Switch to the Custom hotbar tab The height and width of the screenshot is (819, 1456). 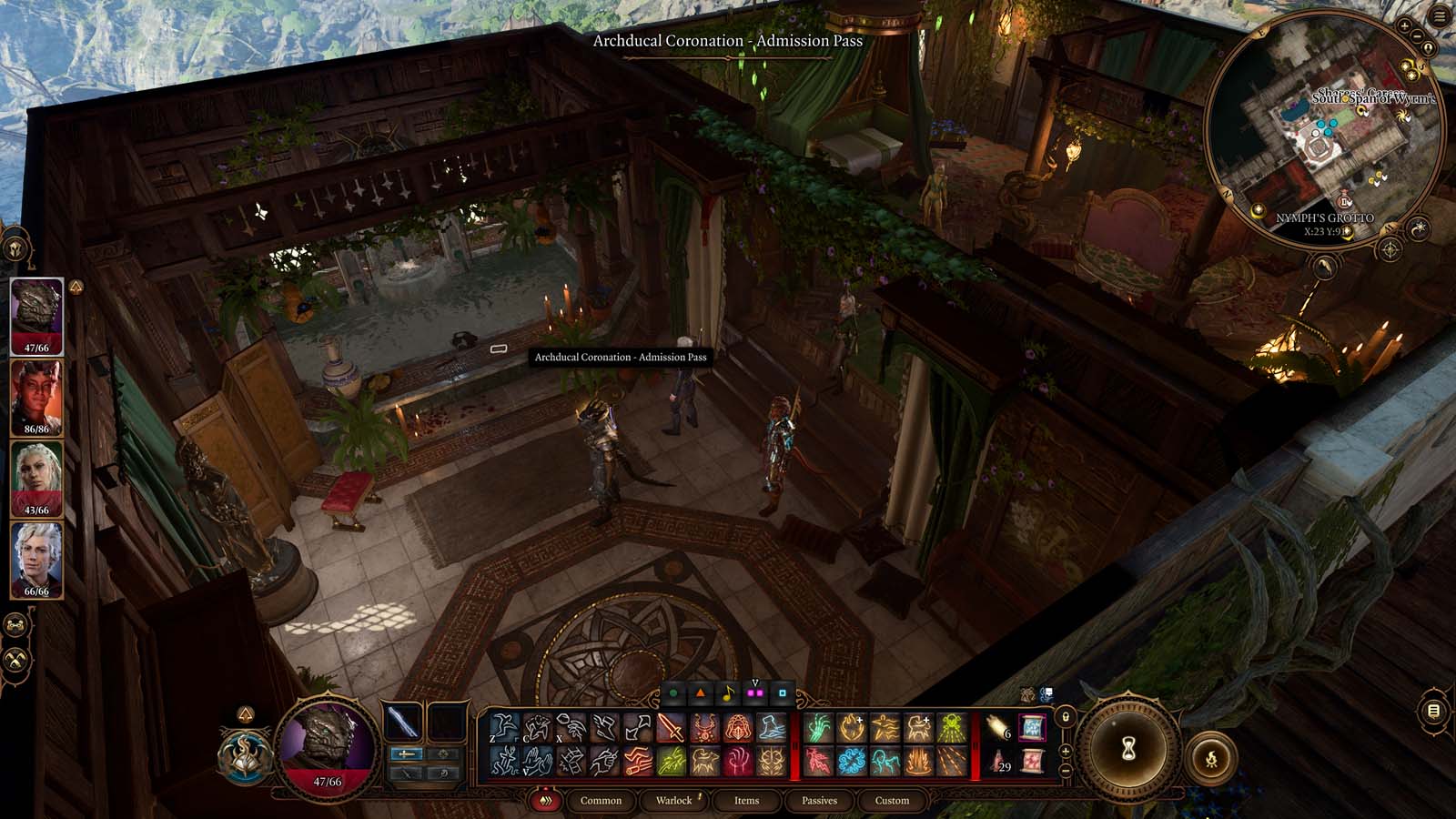[x=892, y=801]
